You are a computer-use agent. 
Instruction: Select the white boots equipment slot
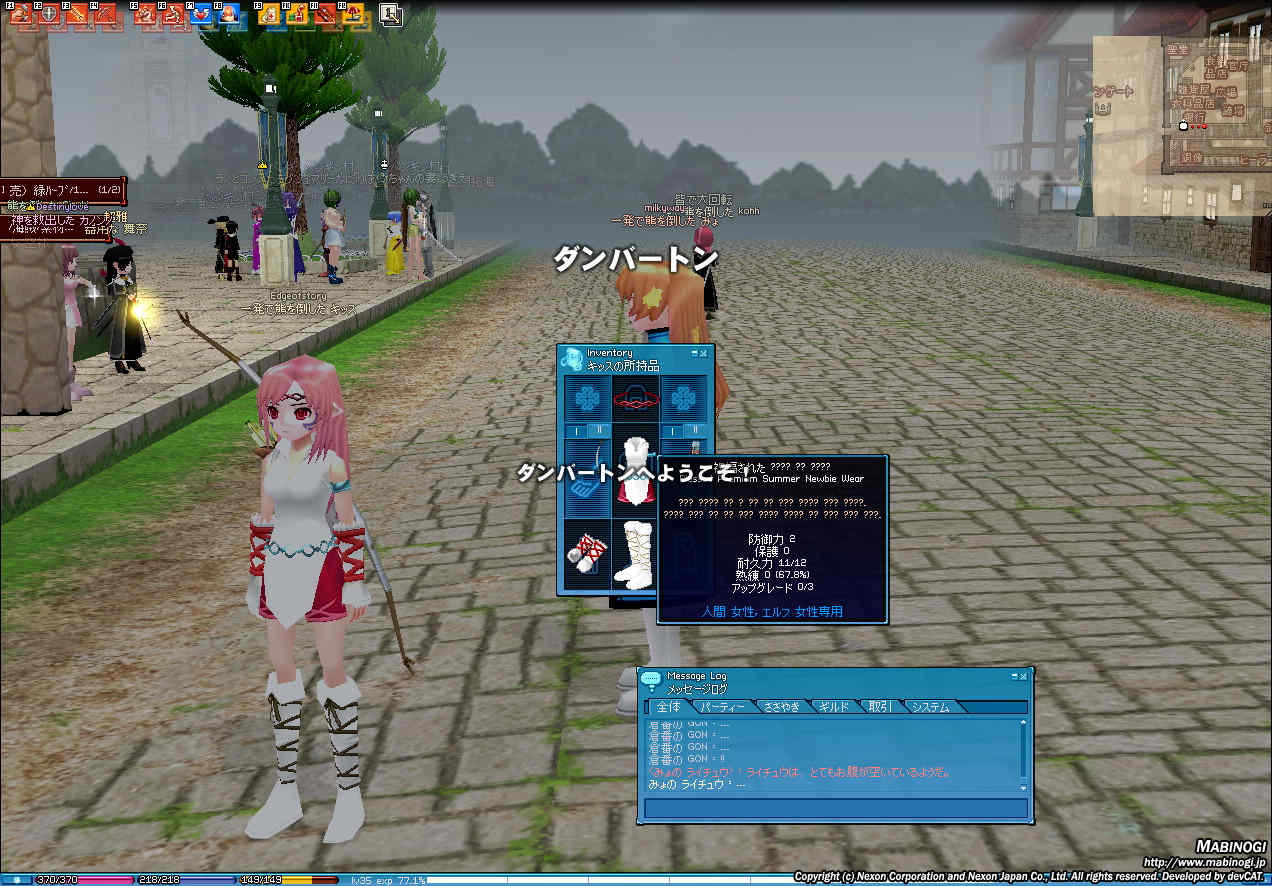tap(635, 555)
